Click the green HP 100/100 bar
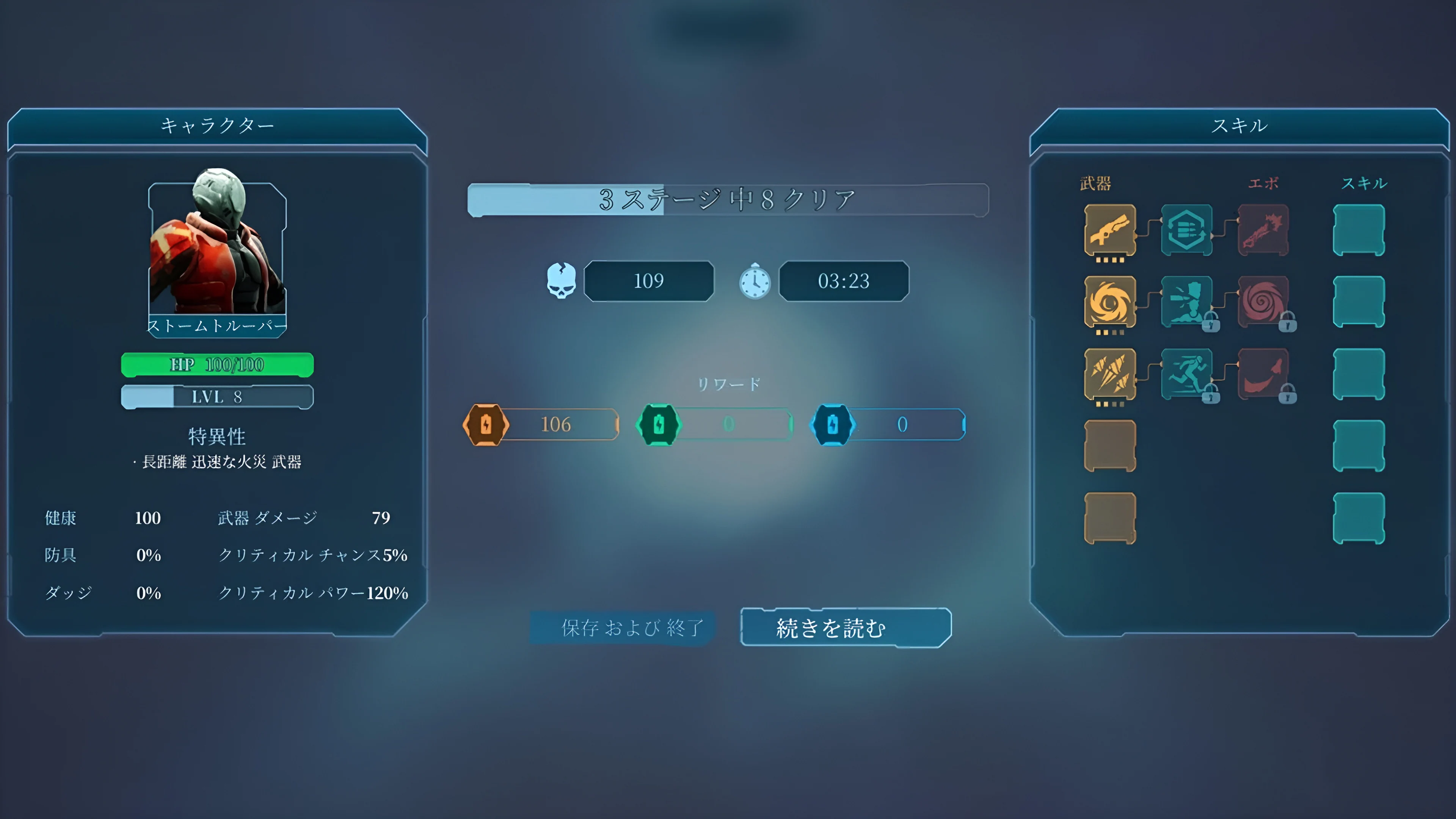This screenshot has width=1456, height=819. click(x=217, y=364)
